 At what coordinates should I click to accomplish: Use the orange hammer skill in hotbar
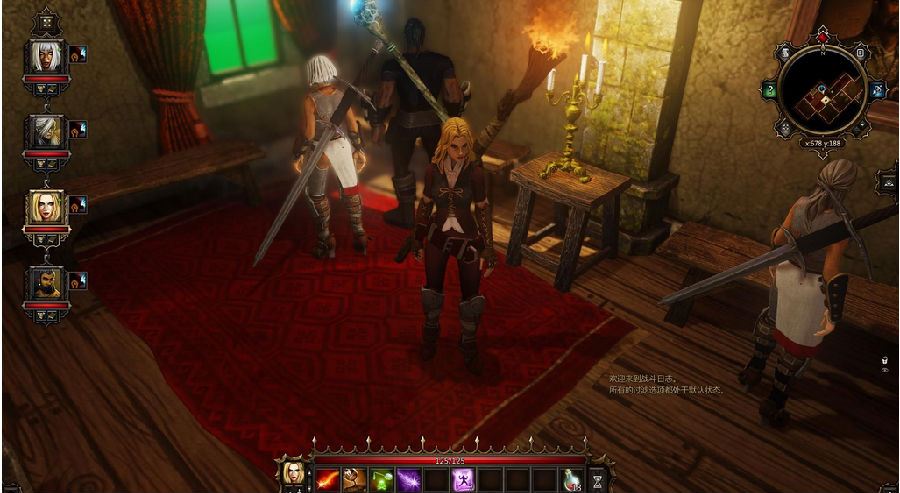point(354,480)
